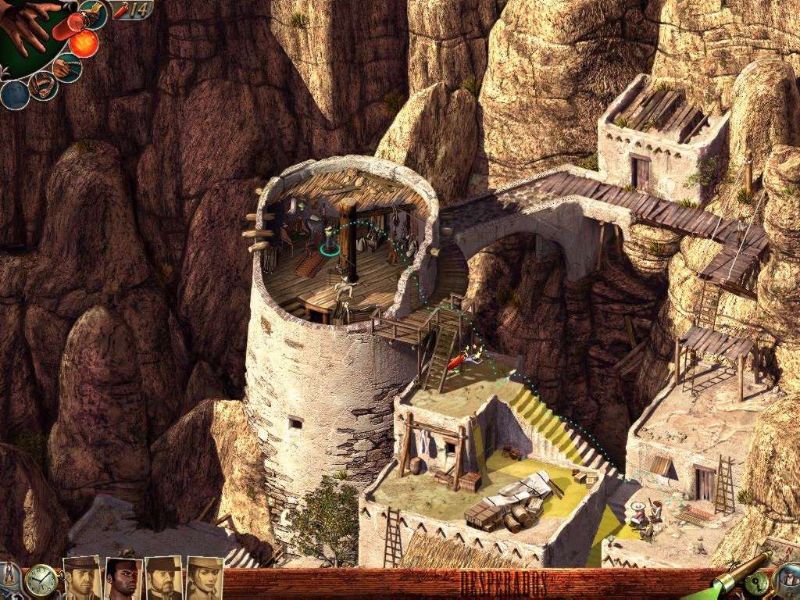Open the pocket watch quick action
This screenshot has height=600, width=800.
(40, 579)
